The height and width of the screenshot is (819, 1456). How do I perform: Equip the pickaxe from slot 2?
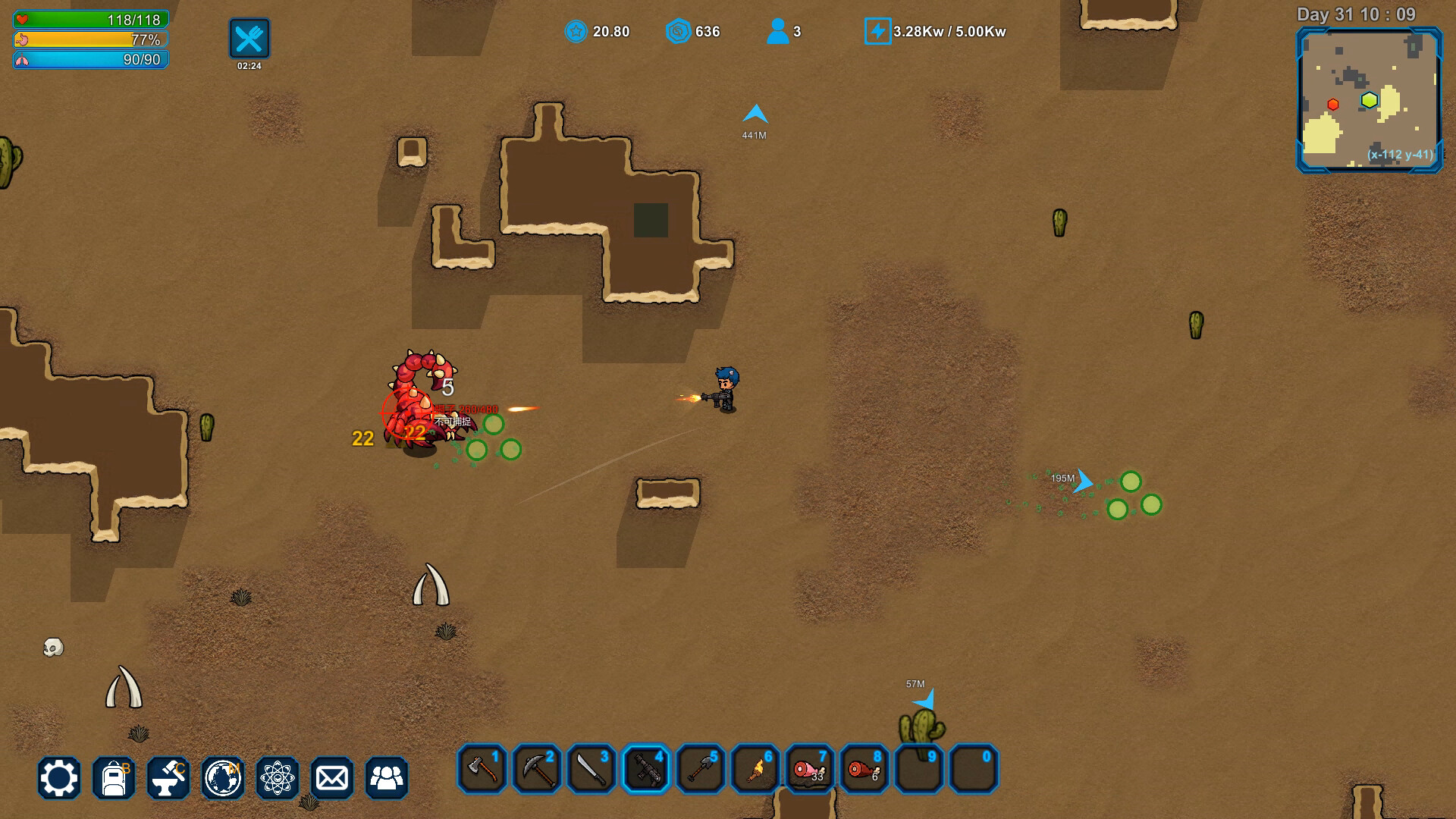coord(537,769)
